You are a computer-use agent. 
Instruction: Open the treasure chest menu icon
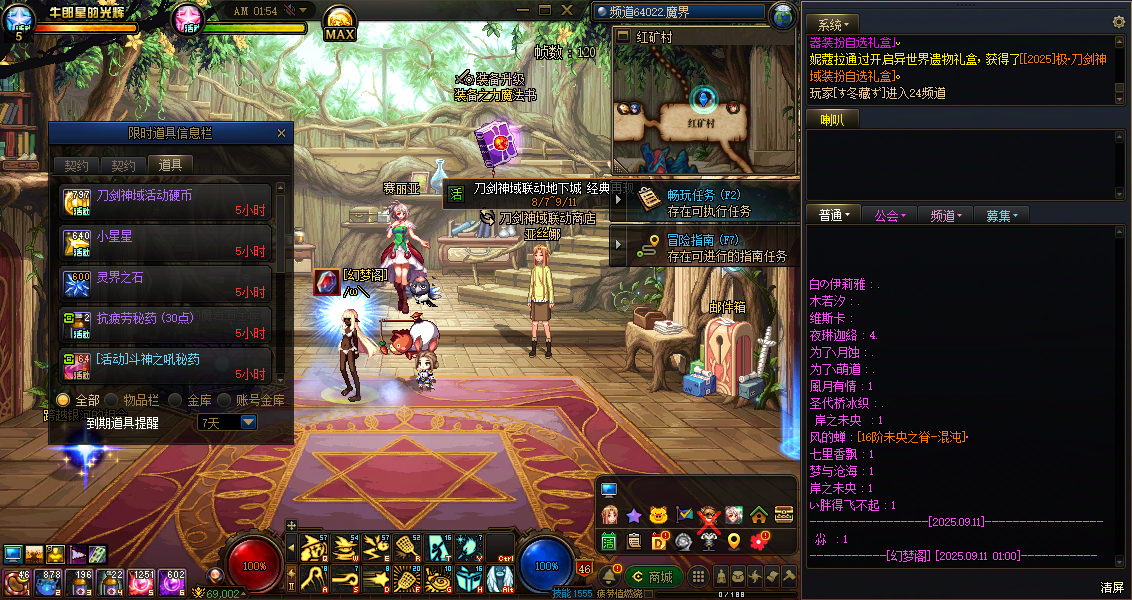784,515
